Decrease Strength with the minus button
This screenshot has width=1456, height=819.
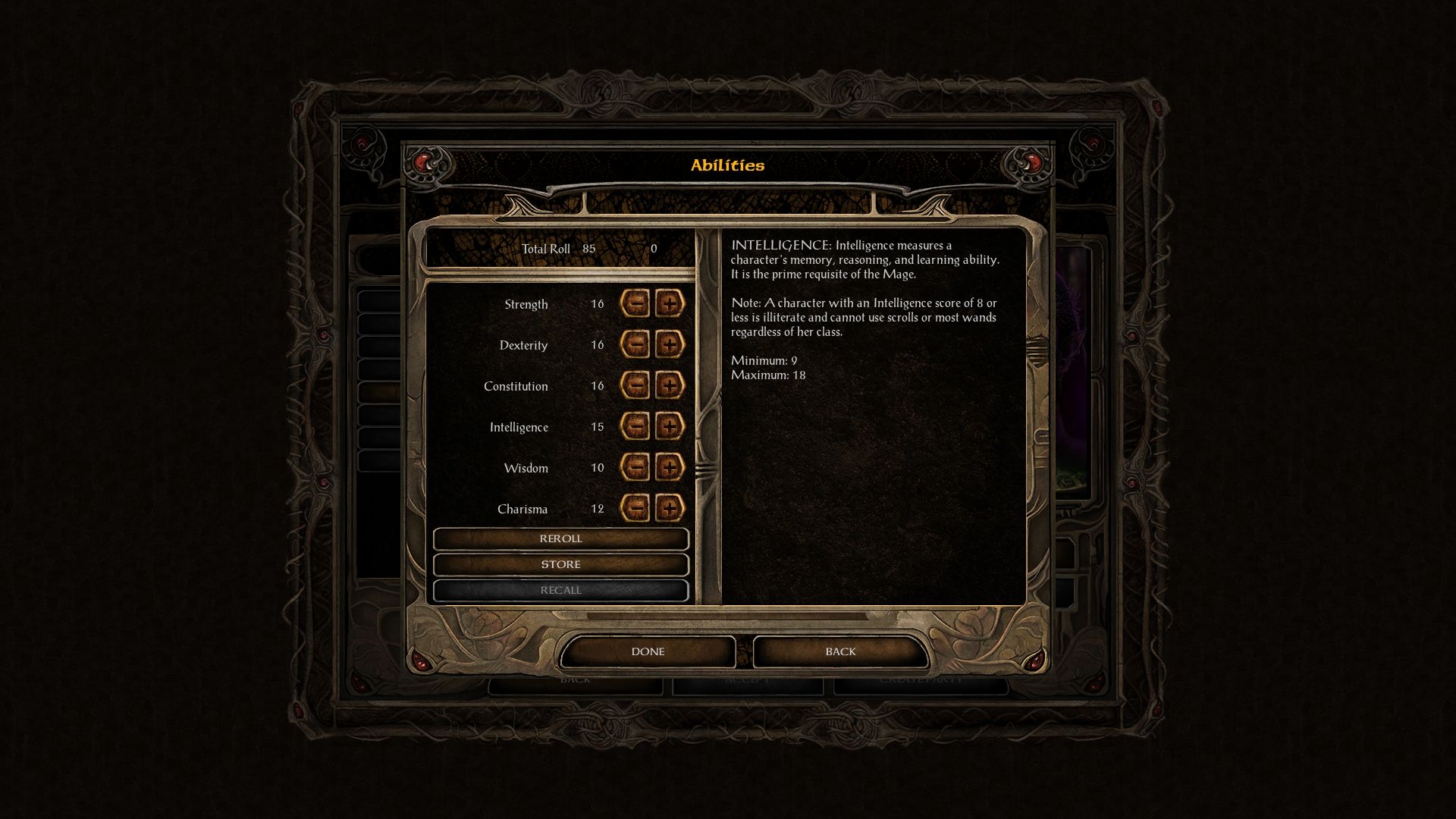click(635, 304)
